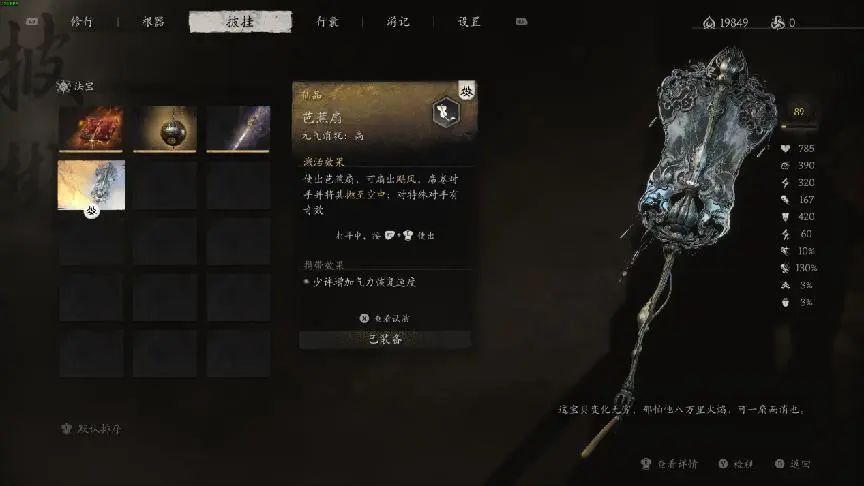864x486 pixels.
Task: Select the purple needle treasure slot
Action: coord(238,129)
